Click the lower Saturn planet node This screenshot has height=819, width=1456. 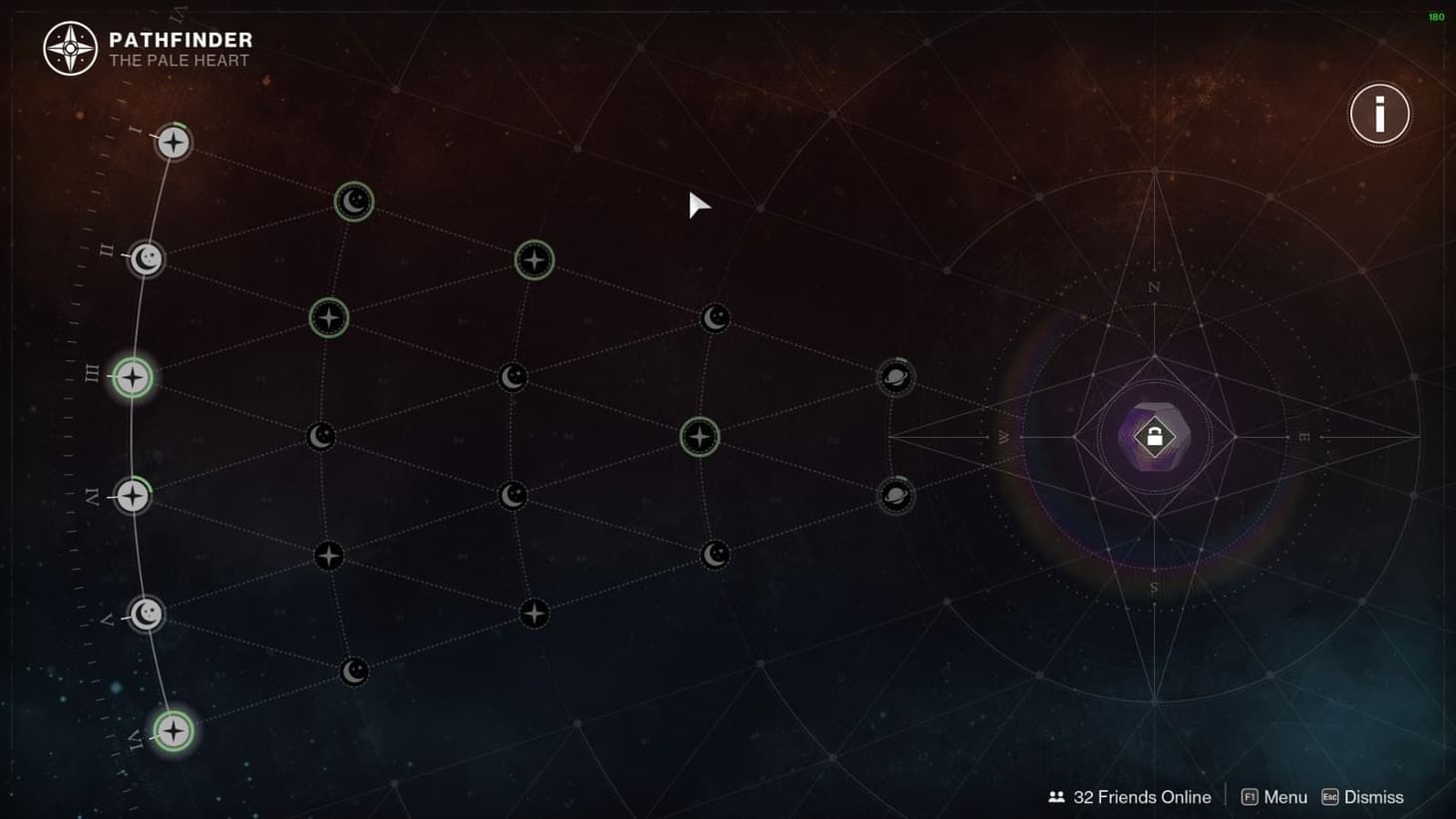(x=895, y=495)
